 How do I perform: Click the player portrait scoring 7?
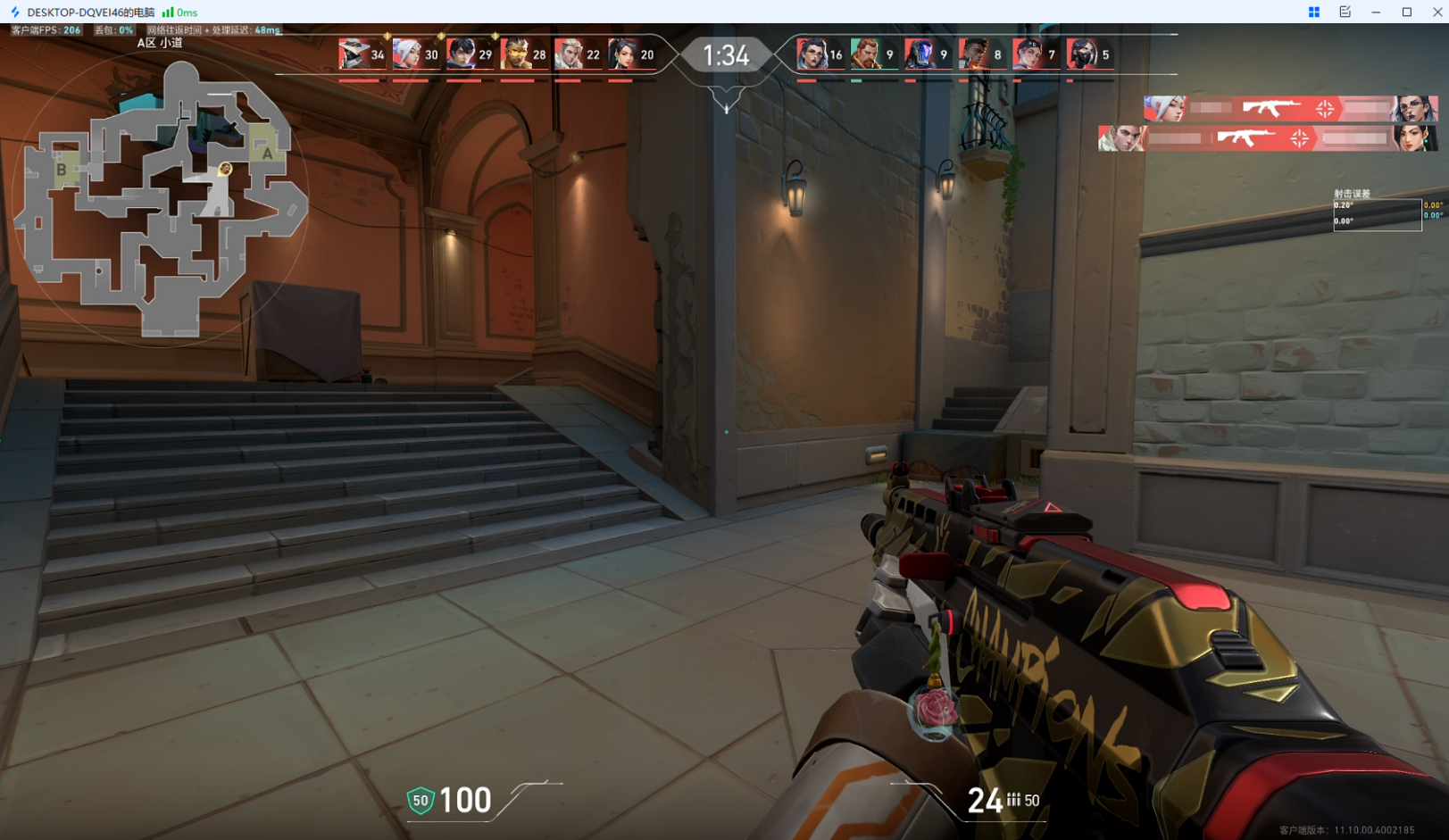[1028, 54]
